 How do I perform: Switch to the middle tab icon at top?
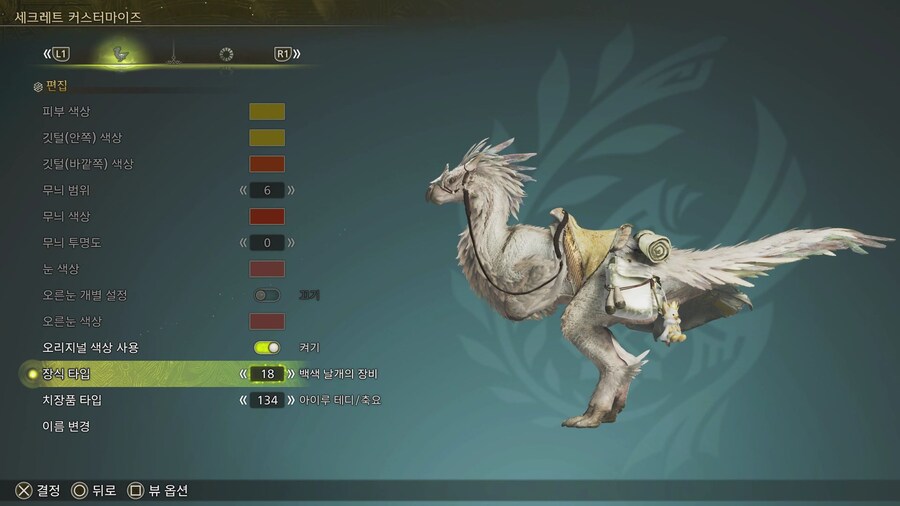[173, 54]
